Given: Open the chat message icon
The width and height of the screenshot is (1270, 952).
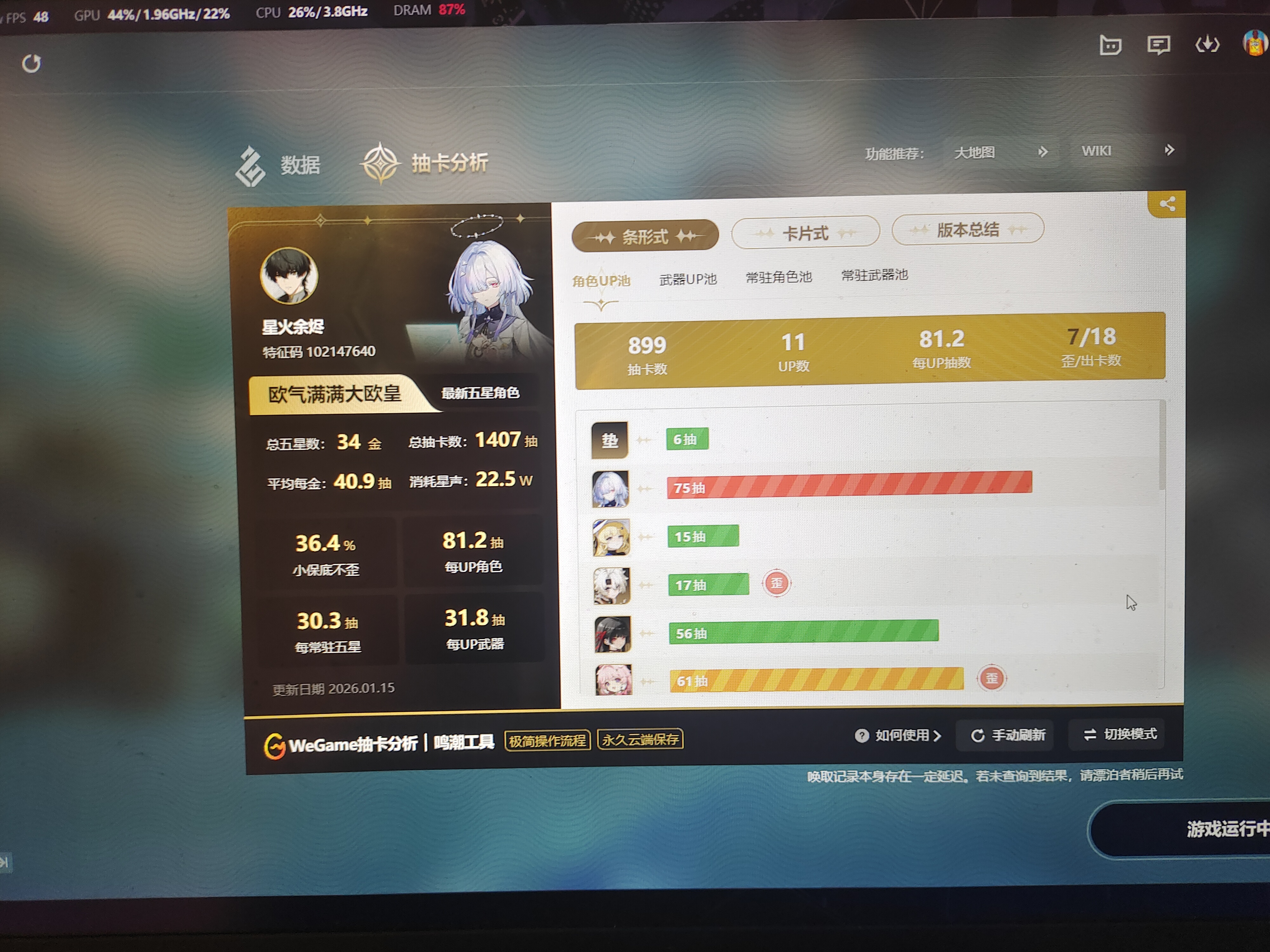Looking at the screenshot, I should 1158,45.
